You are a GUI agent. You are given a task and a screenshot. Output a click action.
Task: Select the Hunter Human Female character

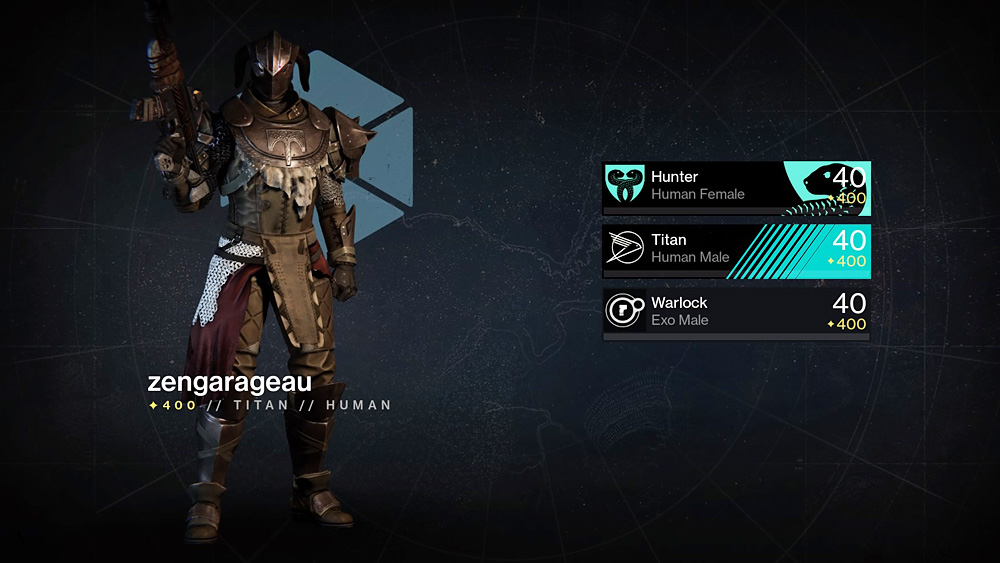pyautogui.click(x=735, y=186)
